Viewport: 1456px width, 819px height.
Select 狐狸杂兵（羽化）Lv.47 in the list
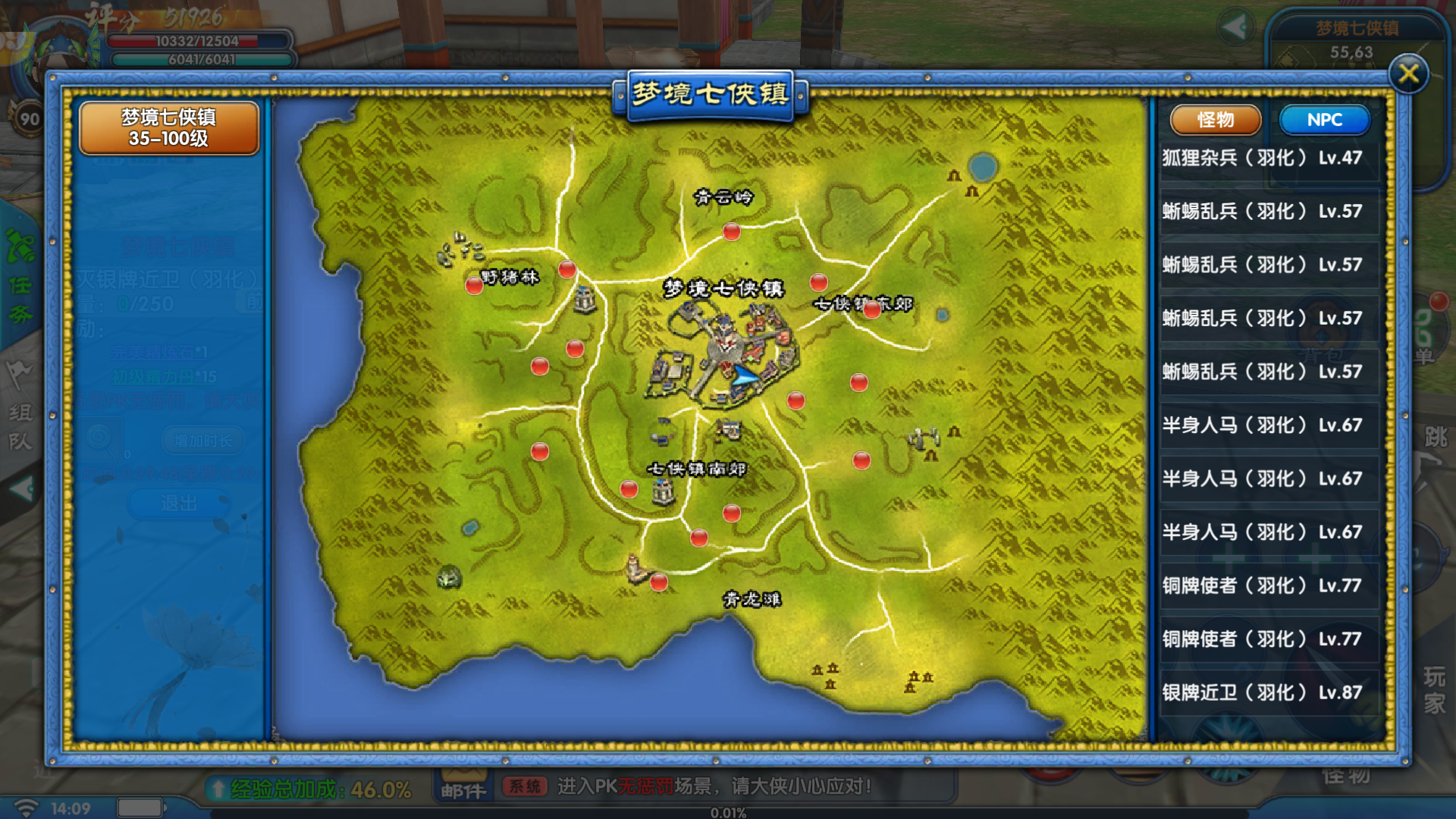[1263, 158]
